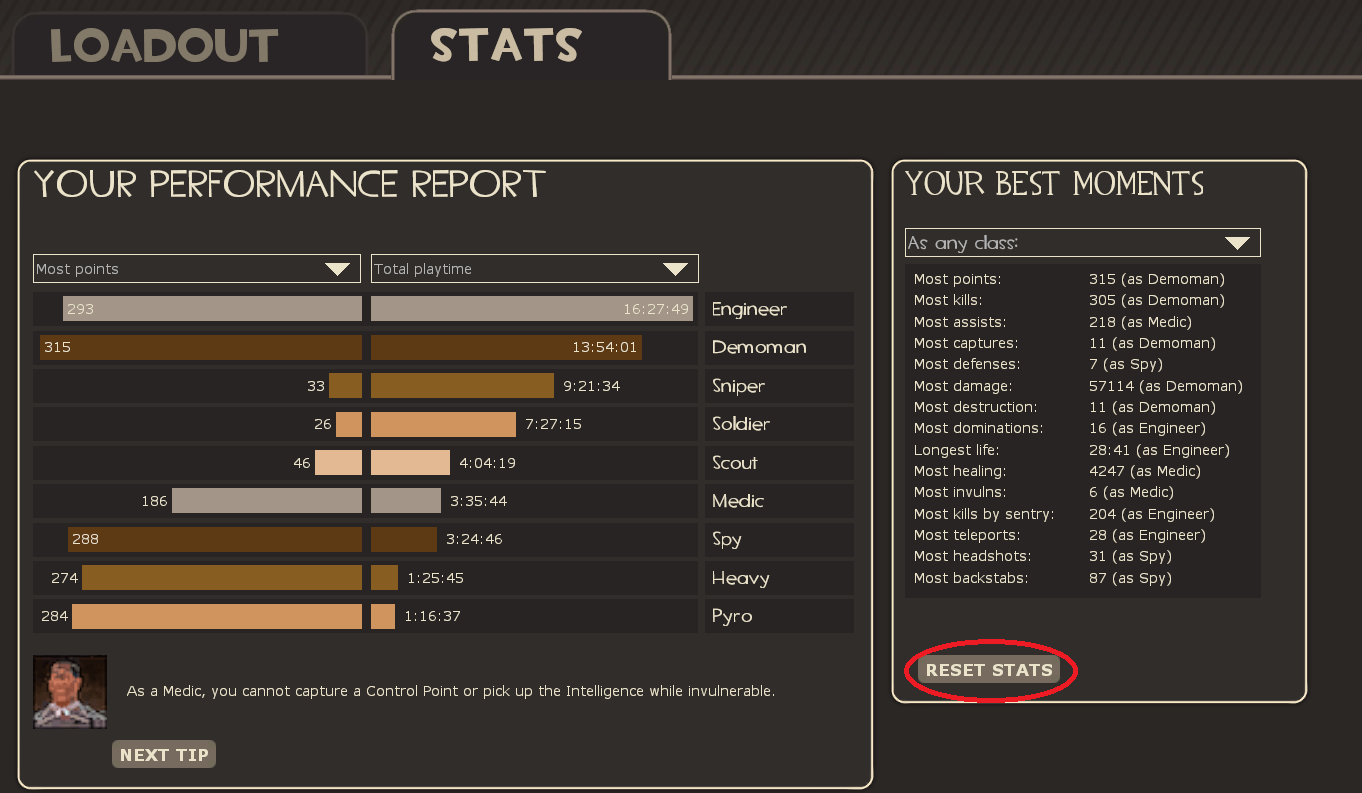
Task: Click the NEXT TIP button
Action: [x=163, y=754]
